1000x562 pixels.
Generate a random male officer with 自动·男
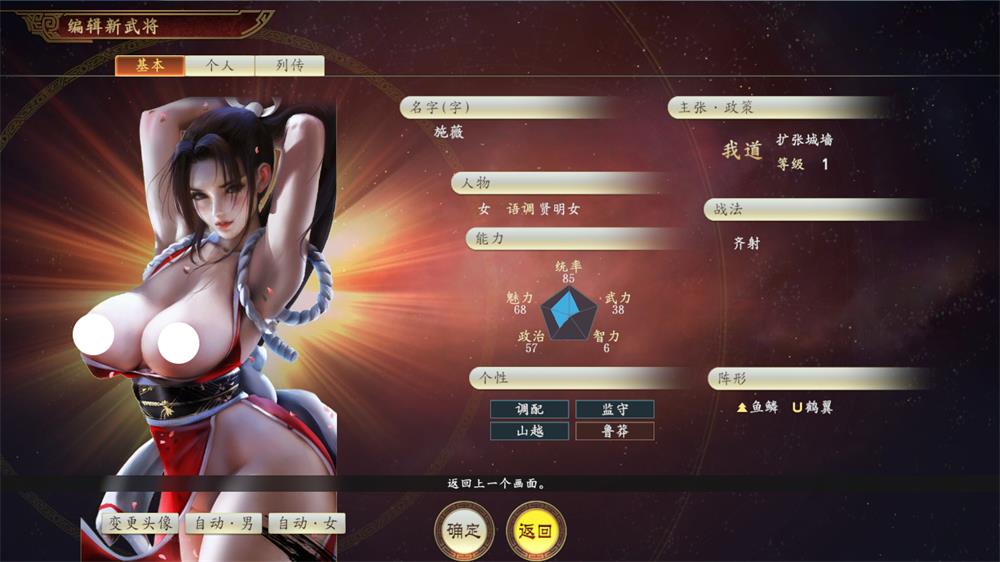click(x=223, y=523)
